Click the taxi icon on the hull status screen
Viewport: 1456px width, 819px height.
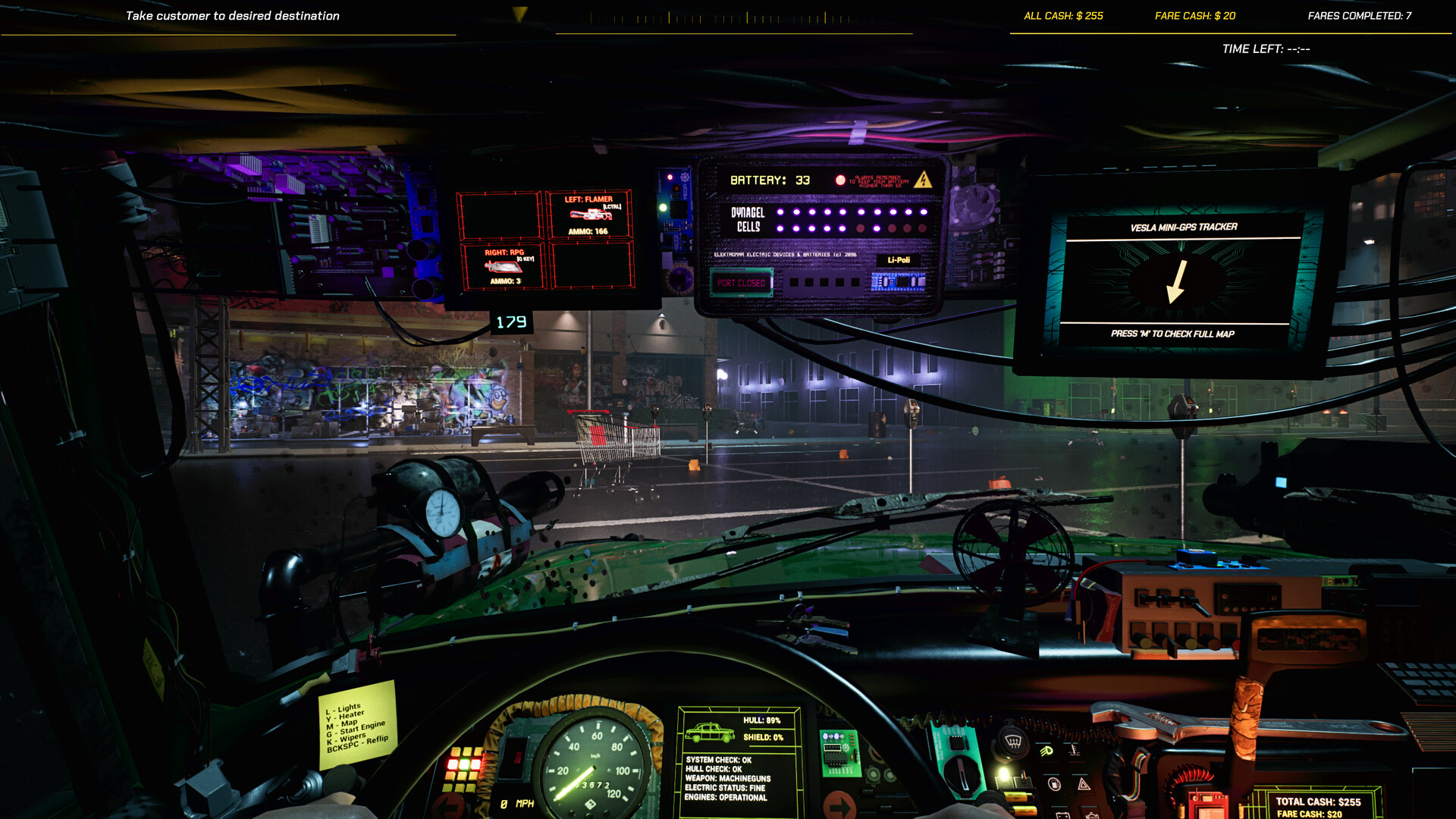tap(709, 733)
